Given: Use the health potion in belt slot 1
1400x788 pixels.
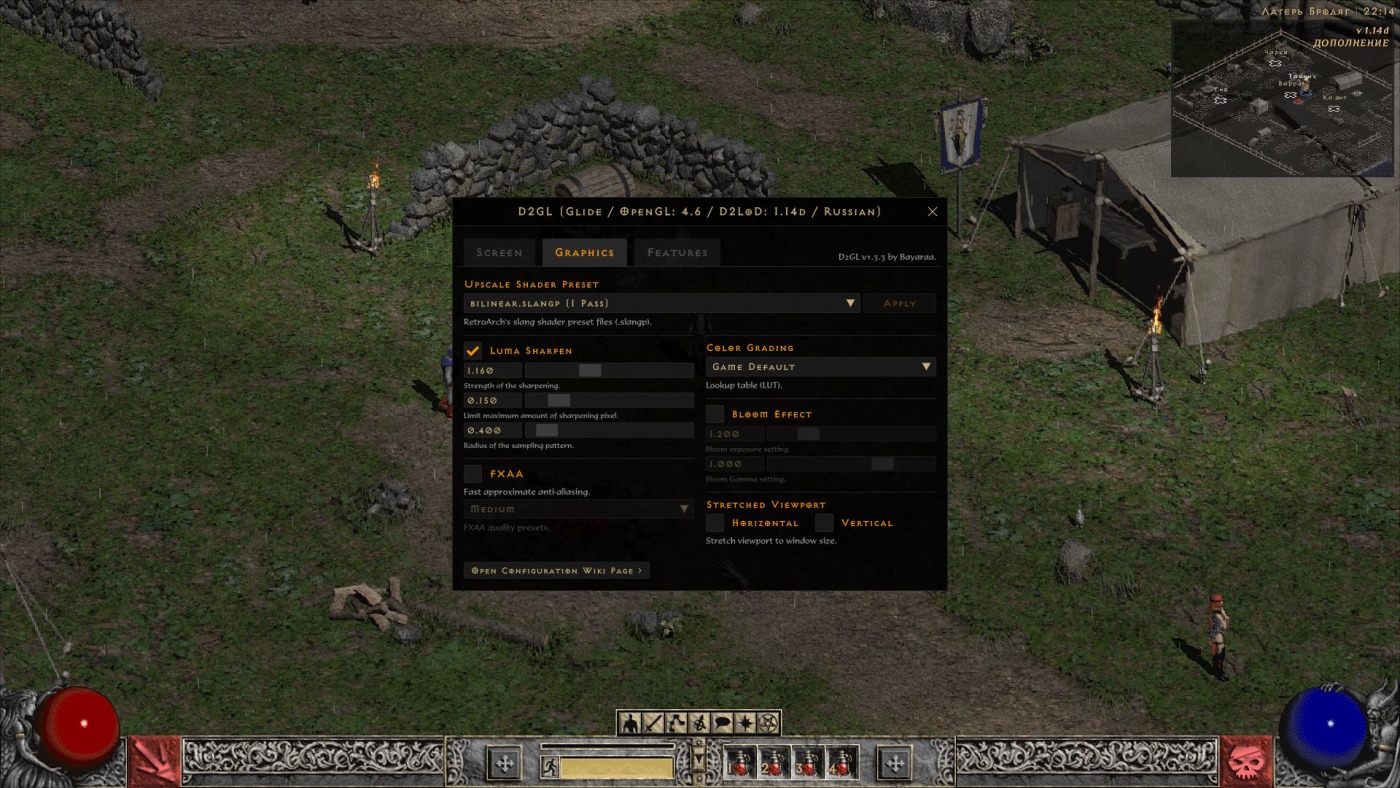Looking at the screenshot, I should pos(740,763).
